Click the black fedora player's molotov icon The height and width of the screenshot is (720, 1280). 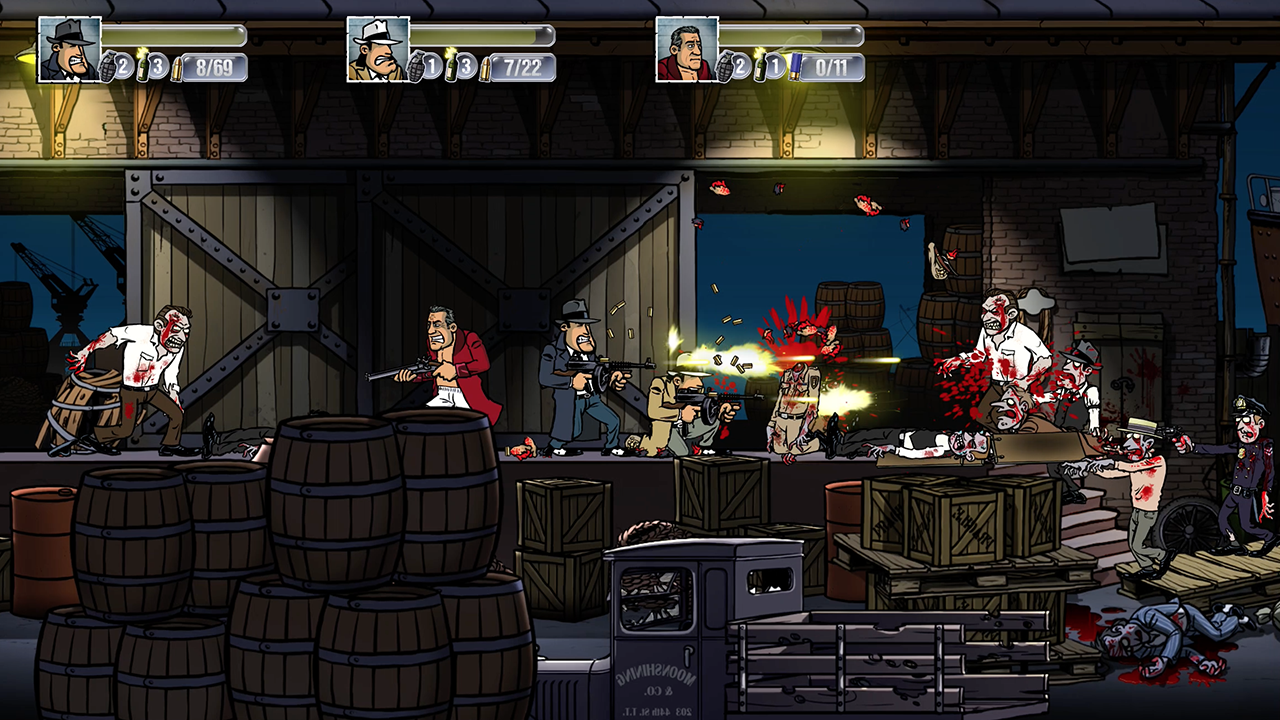click(142, 65)
